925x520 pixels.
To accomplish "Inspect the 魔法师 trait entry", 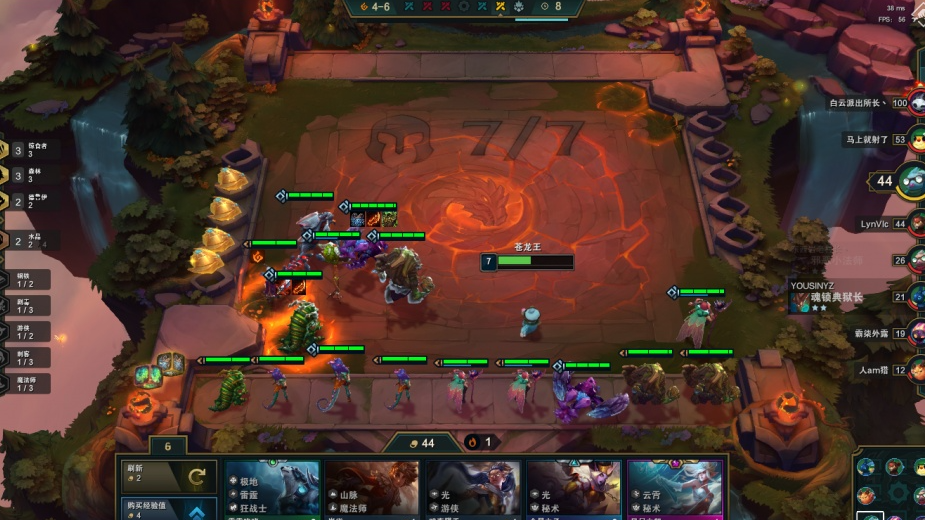I will (x=24, y=384).
